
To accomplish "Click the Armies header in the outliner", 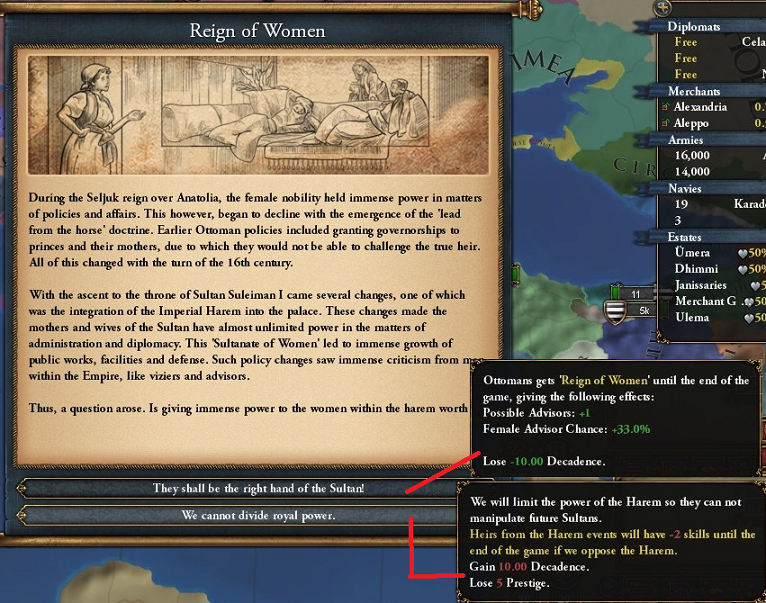I will 686,140.
